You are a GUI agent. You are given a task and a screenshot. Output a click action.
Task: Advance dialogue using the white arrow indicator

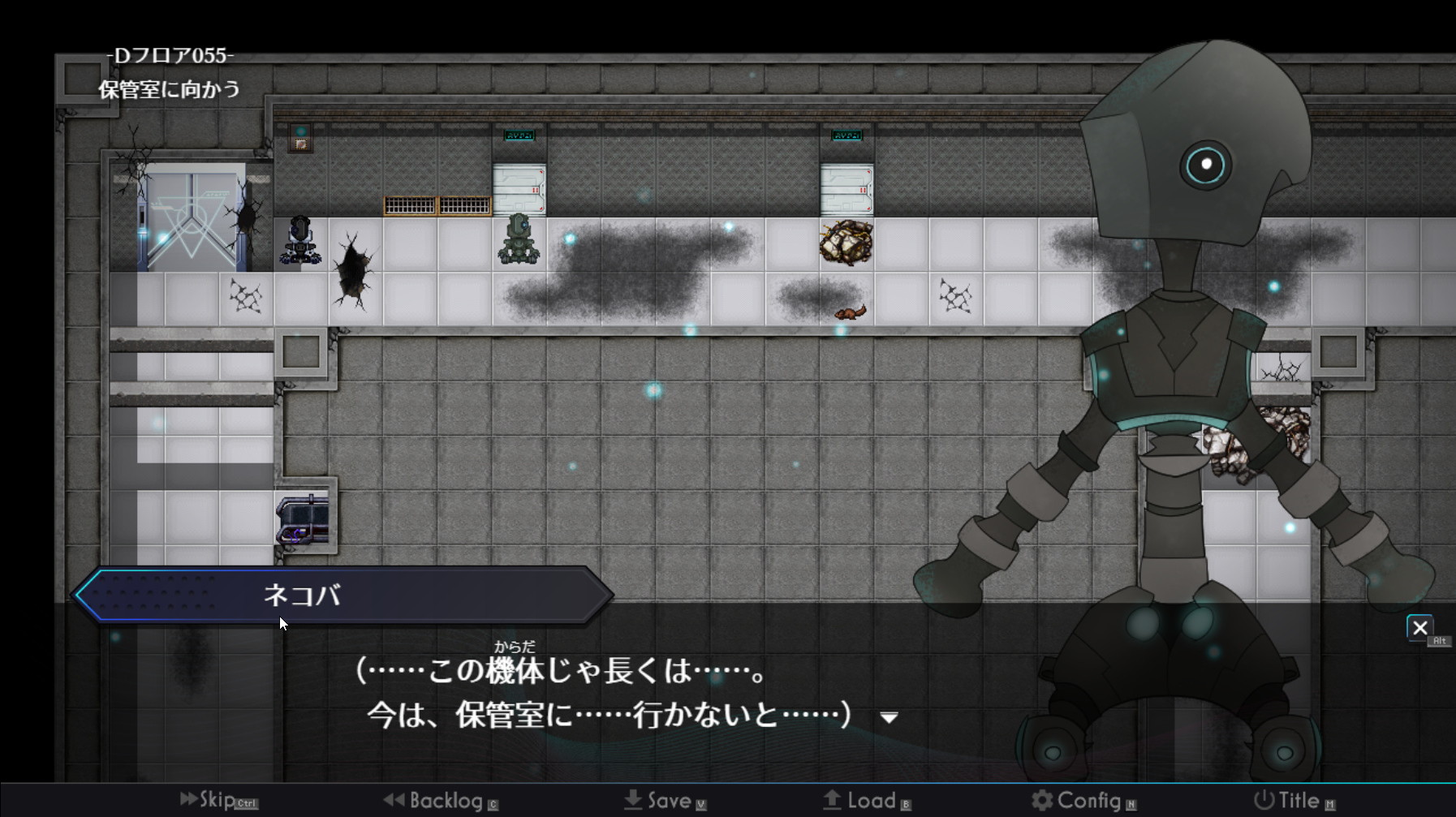890,718
